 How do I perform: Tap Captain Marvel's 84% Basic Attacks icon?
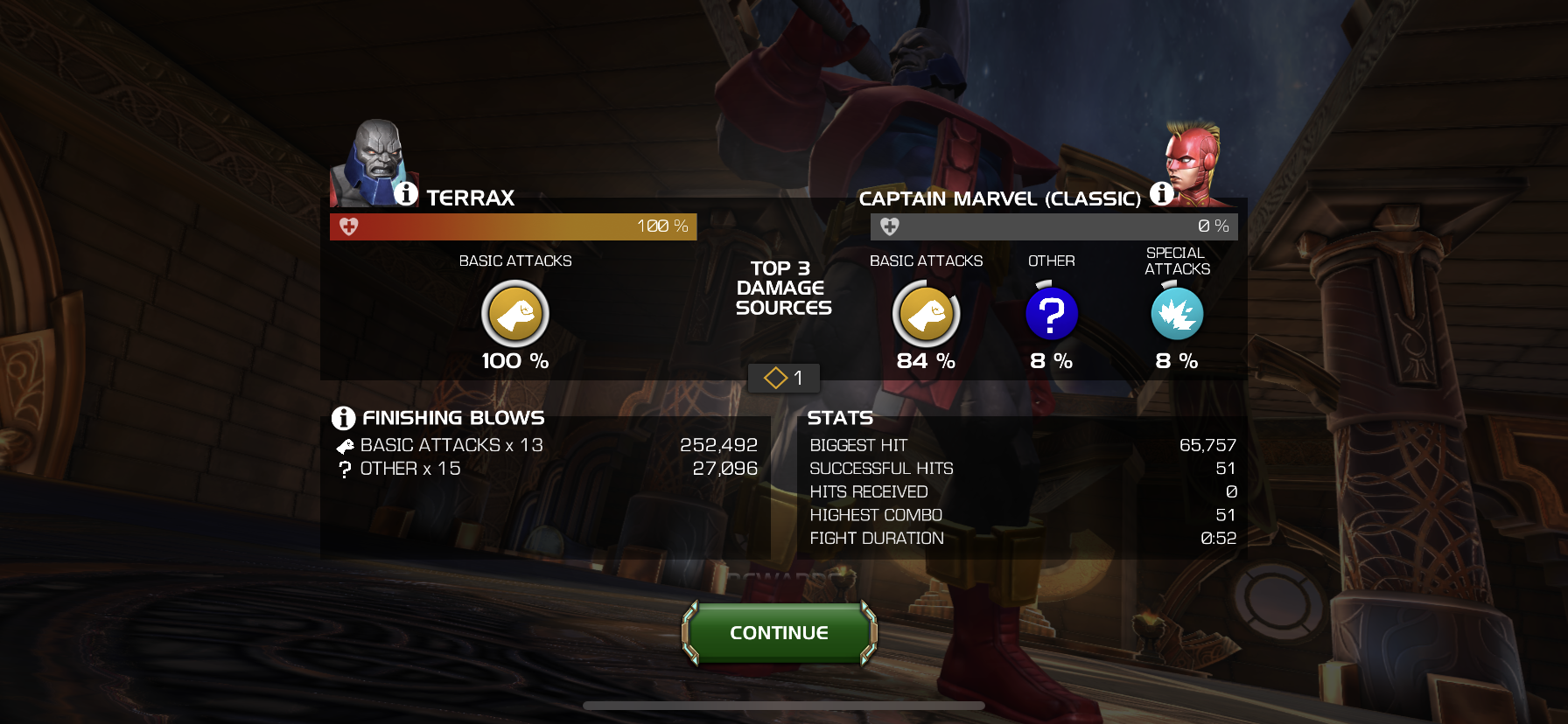(926, 314)
